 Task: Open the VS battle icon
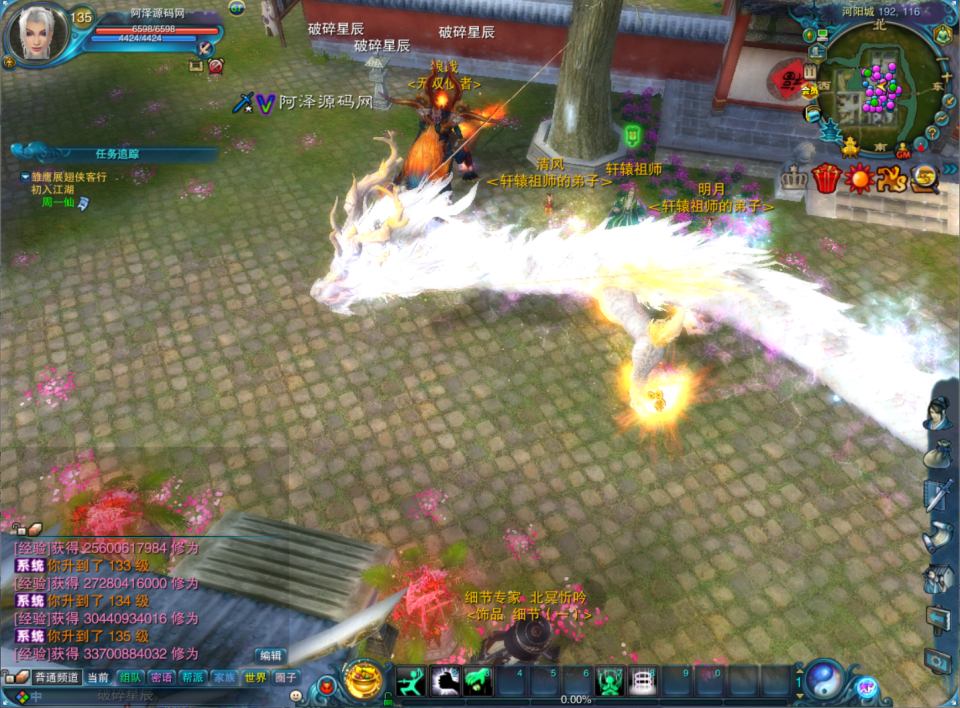click(891, 179)
